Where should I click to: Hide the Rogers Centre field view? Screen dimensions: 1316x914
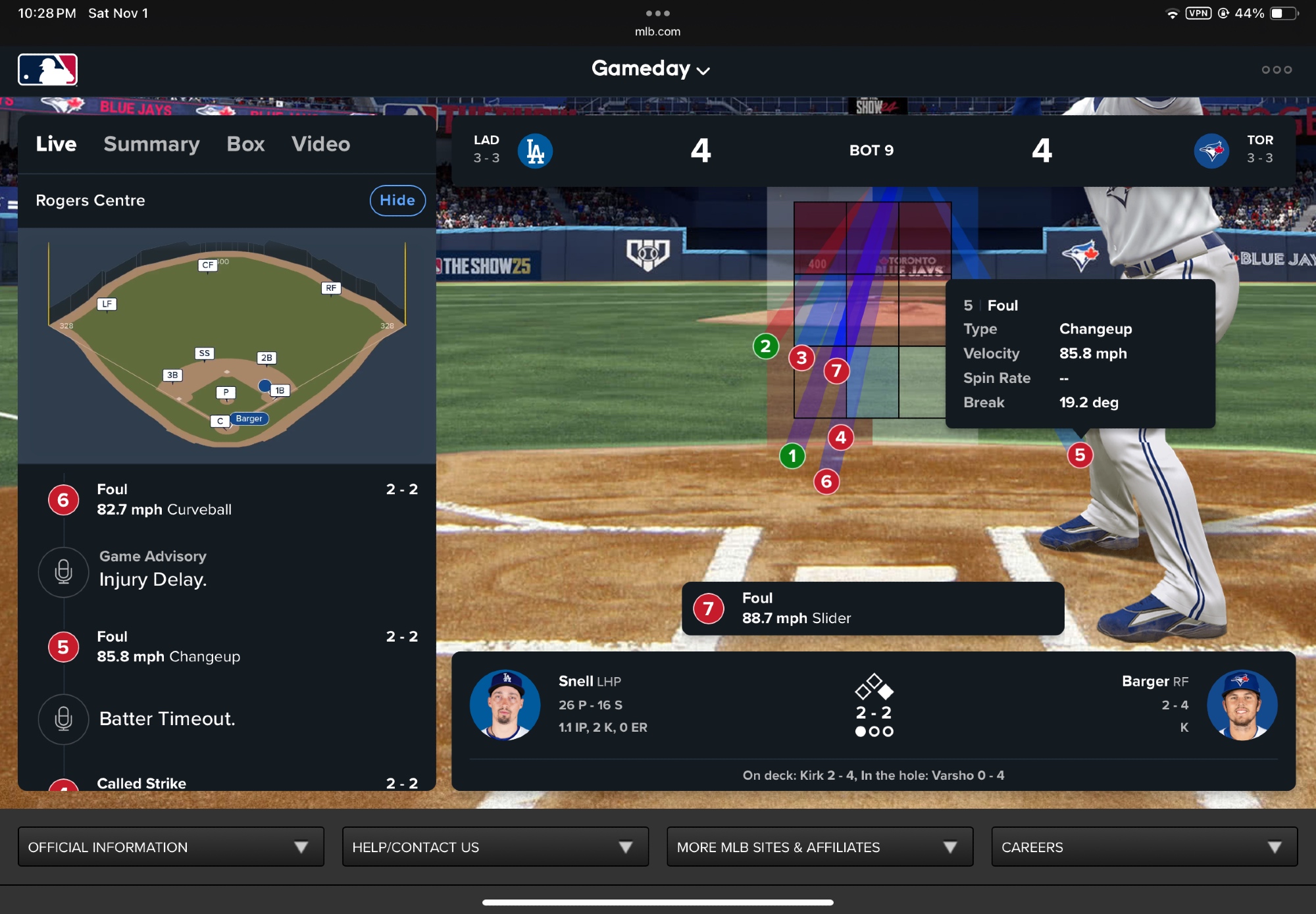click(397, 200)
